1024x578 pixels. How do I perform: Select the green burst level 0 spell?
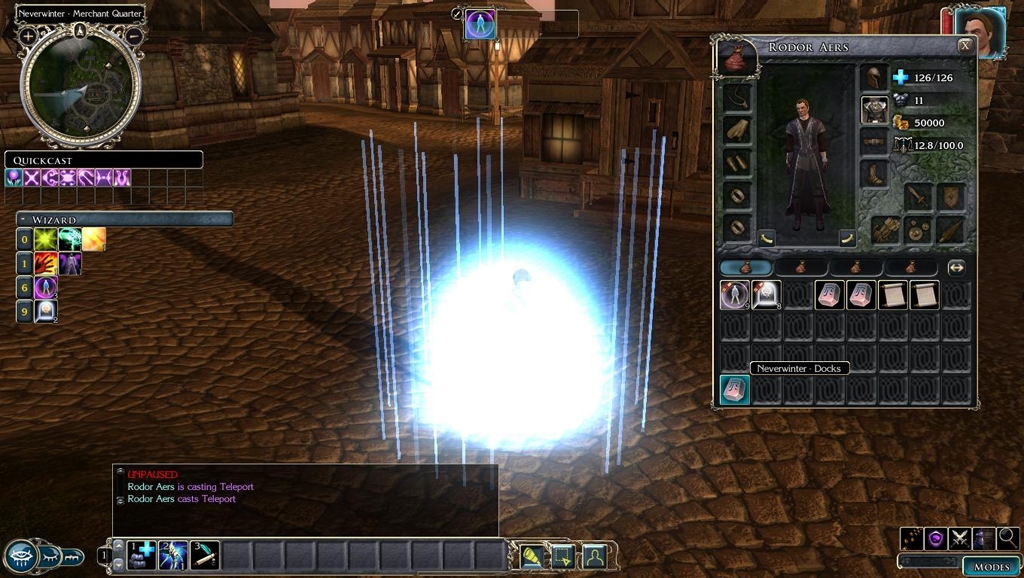[45, 239]
